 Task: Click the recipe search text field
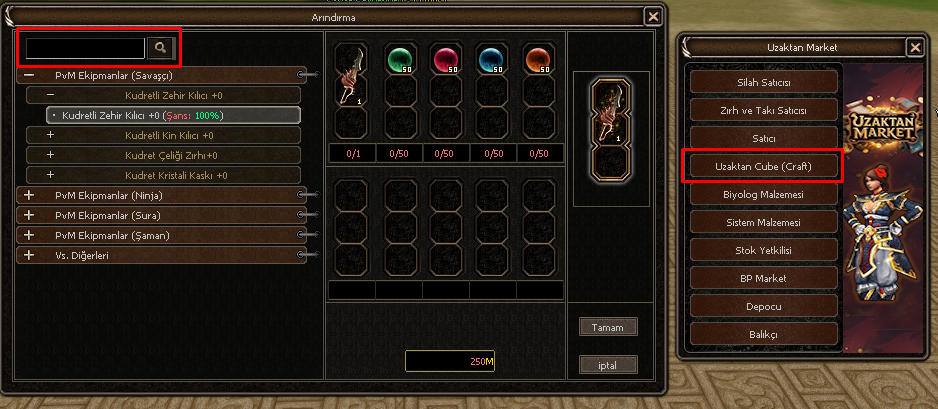(x=86, y=48)
